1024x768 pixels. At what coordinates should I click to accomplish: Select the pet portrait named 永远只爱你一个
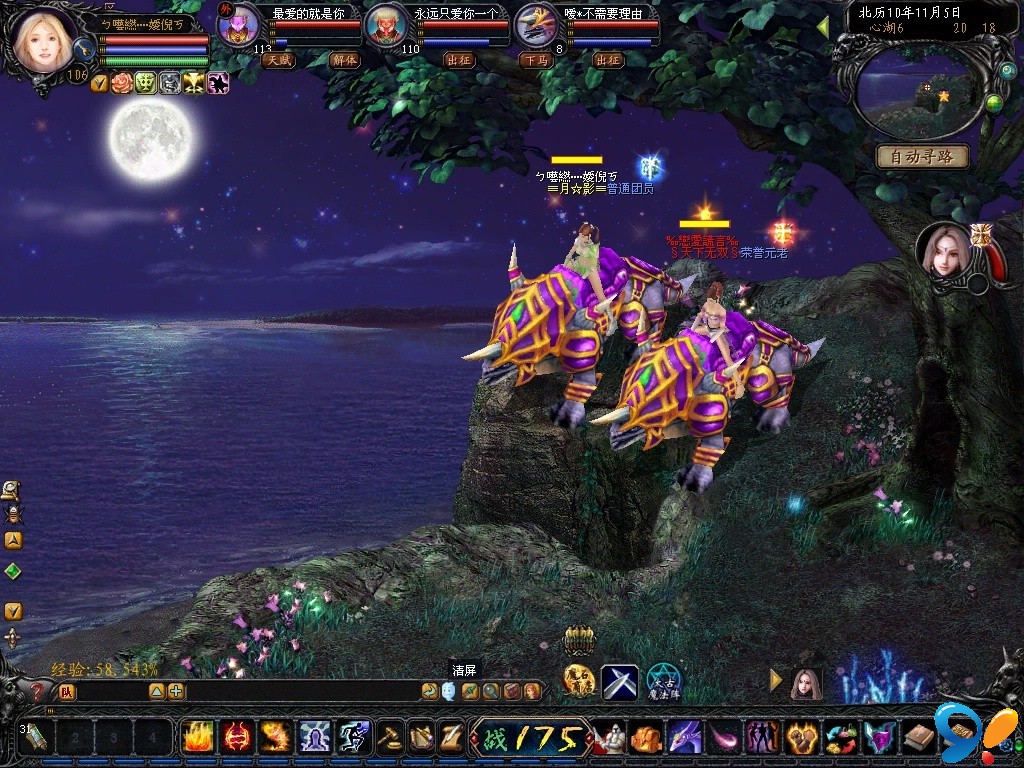[387, 26]
